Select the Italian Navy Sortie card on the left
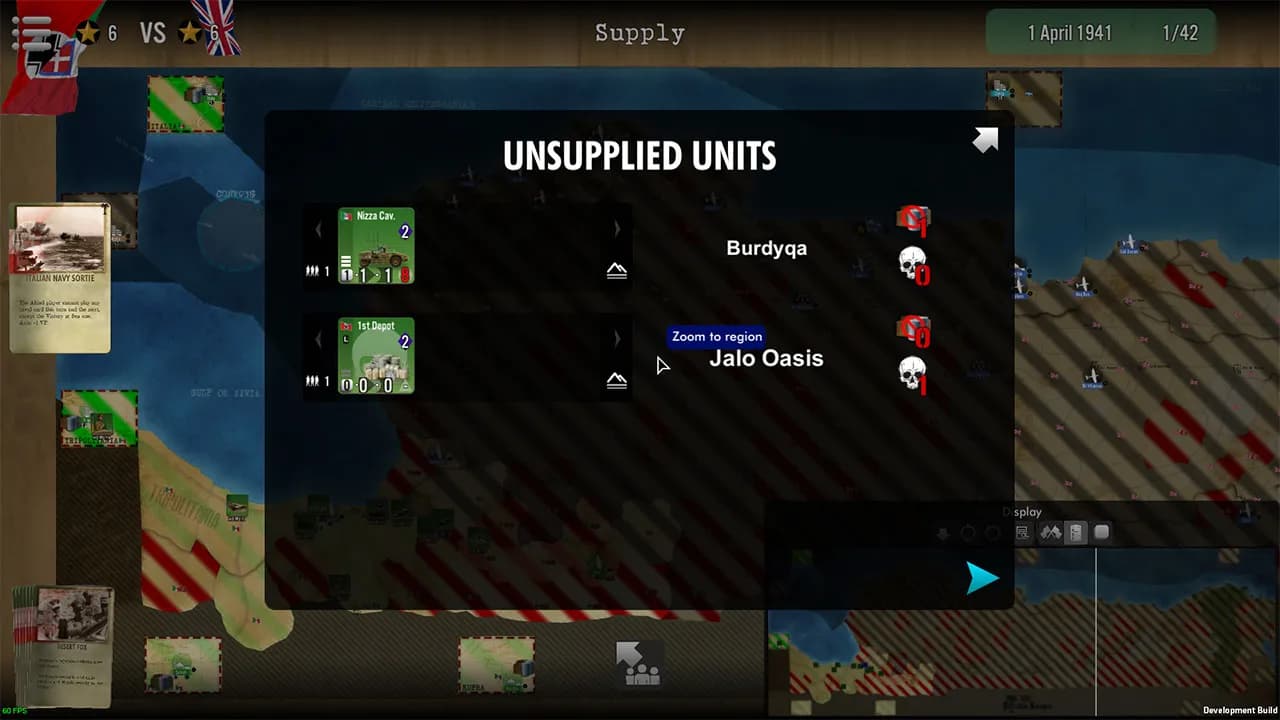The image size is (1280, 720). click(x=60, y=275)
